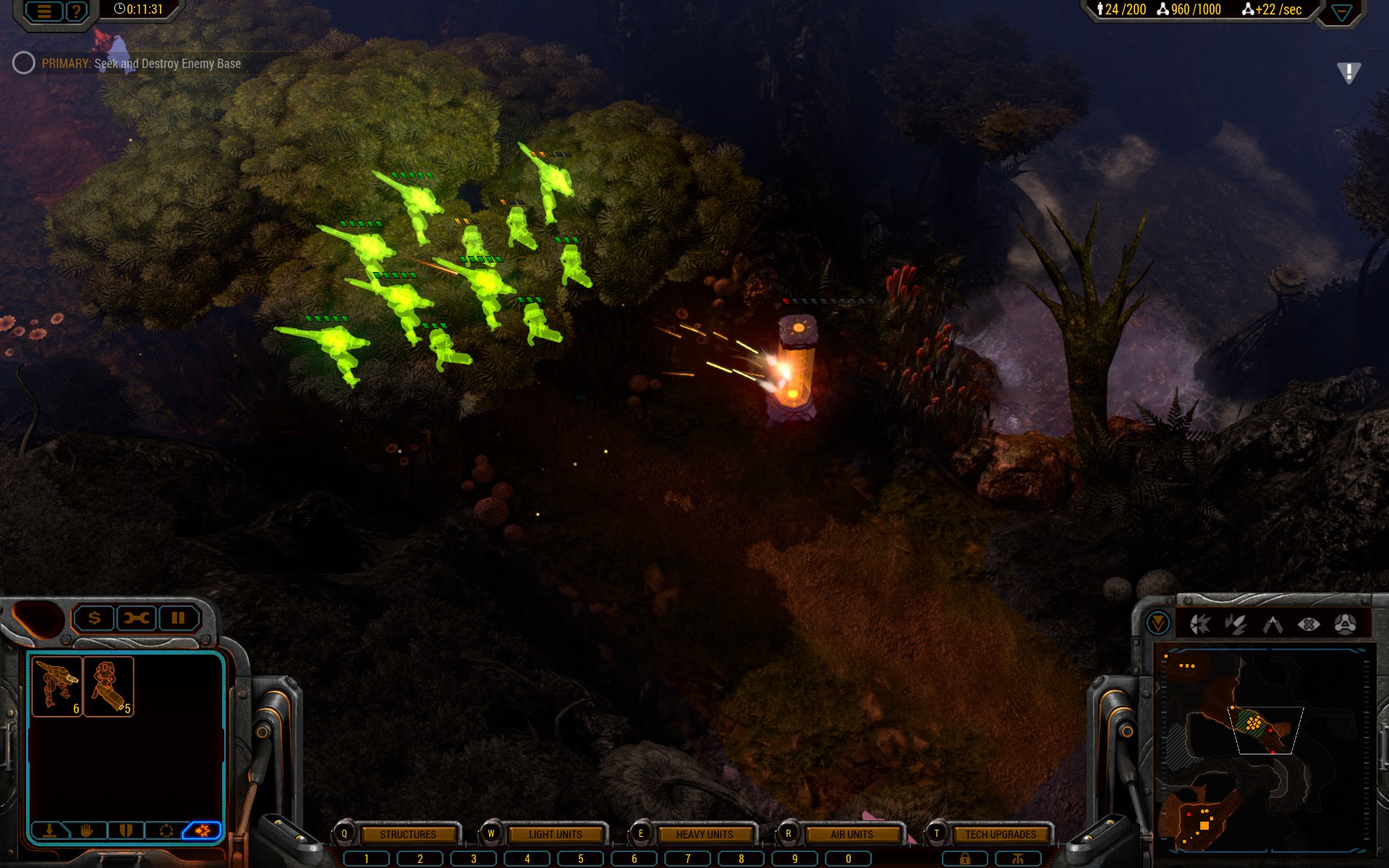Open the help question mark button

[76, 11]
